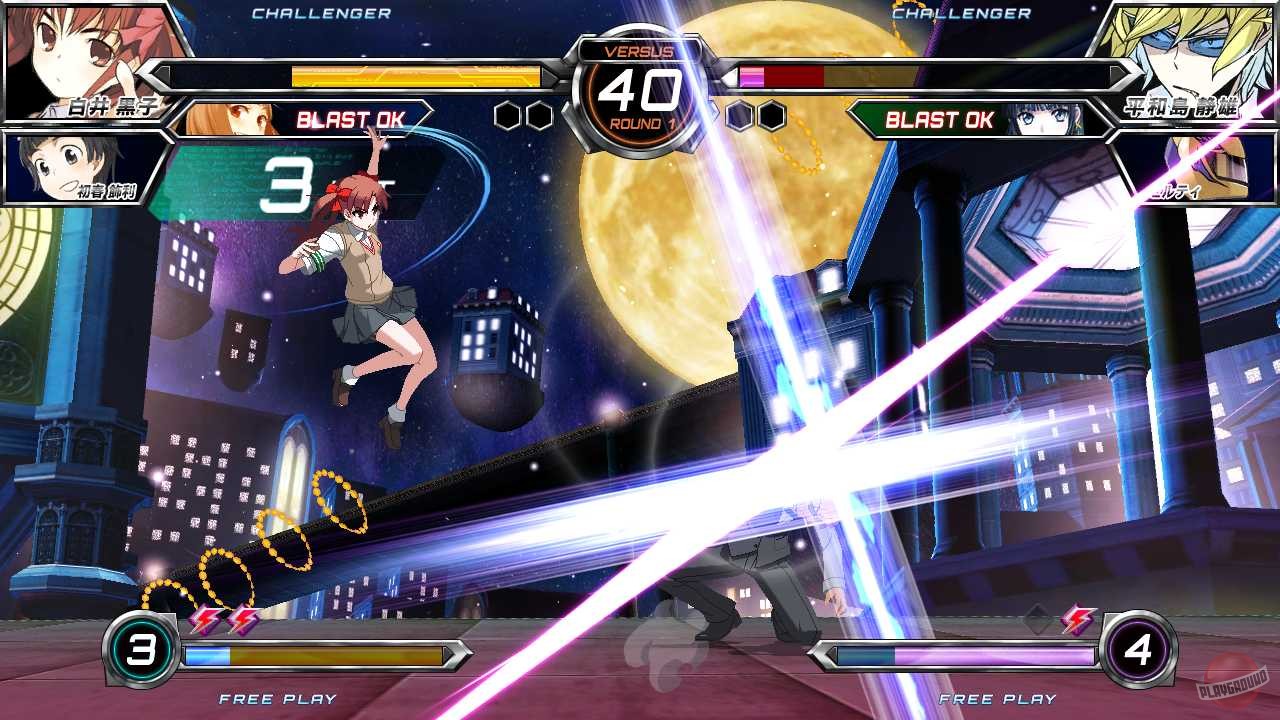
Task: Click the right CHALLENGER banner
Action: click(x=960, y=13)
